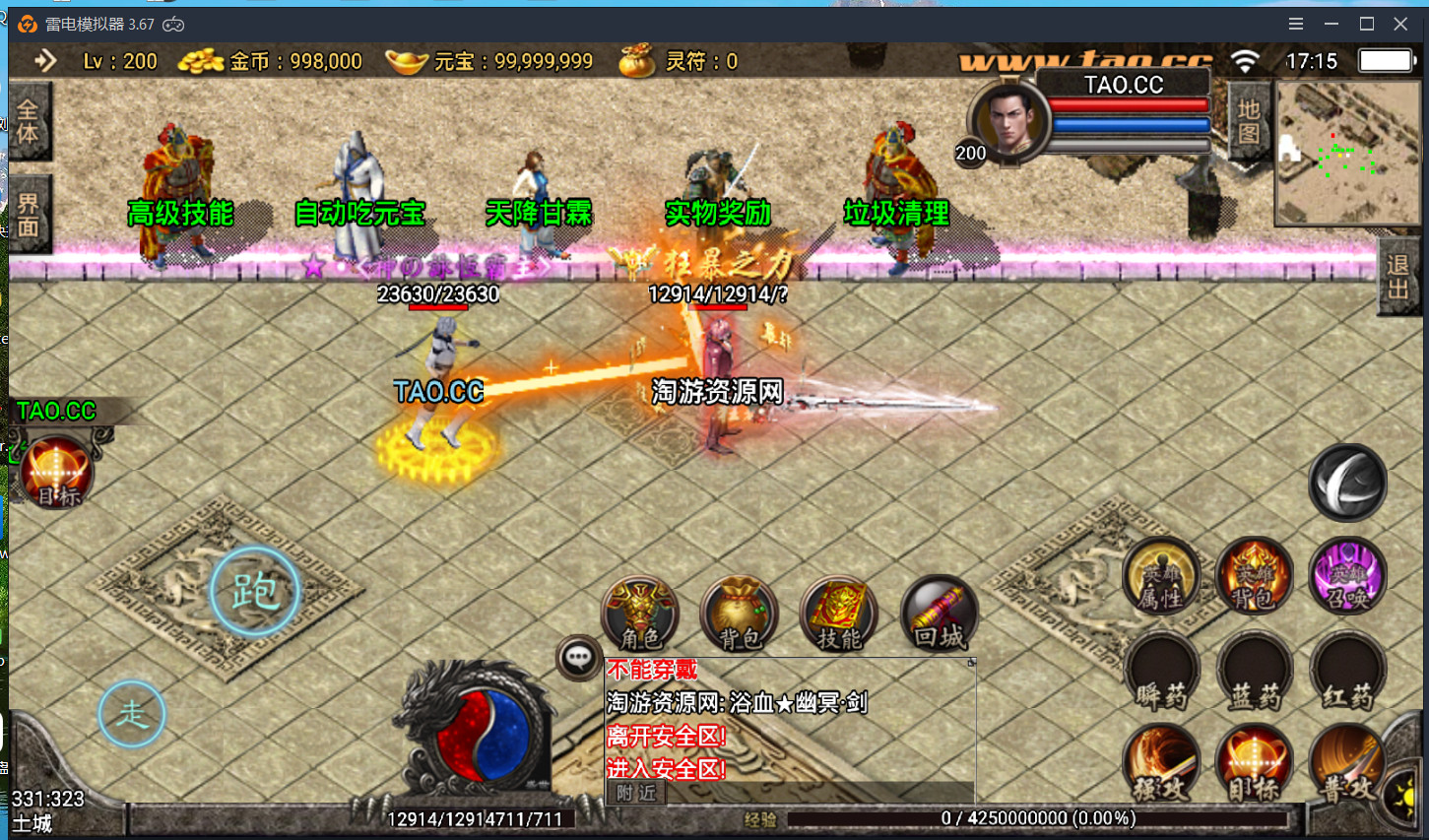
Task: Use the 瞬药 instant potion slot
Action: tap(1161, 675)
